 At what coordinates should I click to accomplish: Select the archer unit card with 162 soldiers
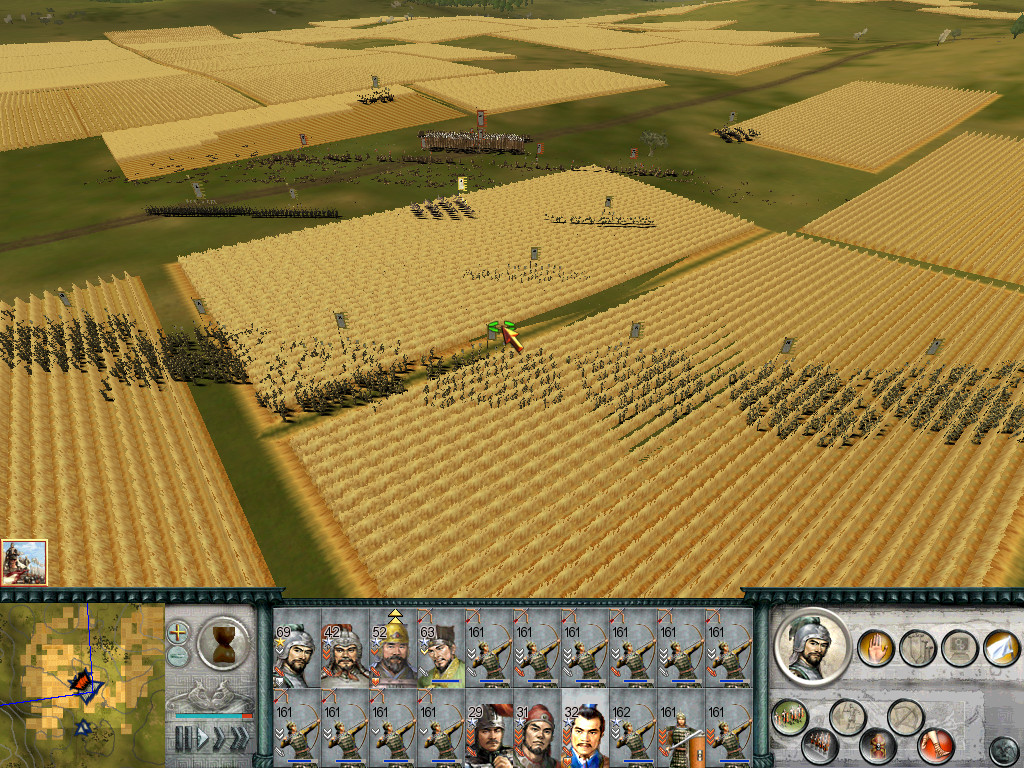pyautogui.click(x=632, y=729)
